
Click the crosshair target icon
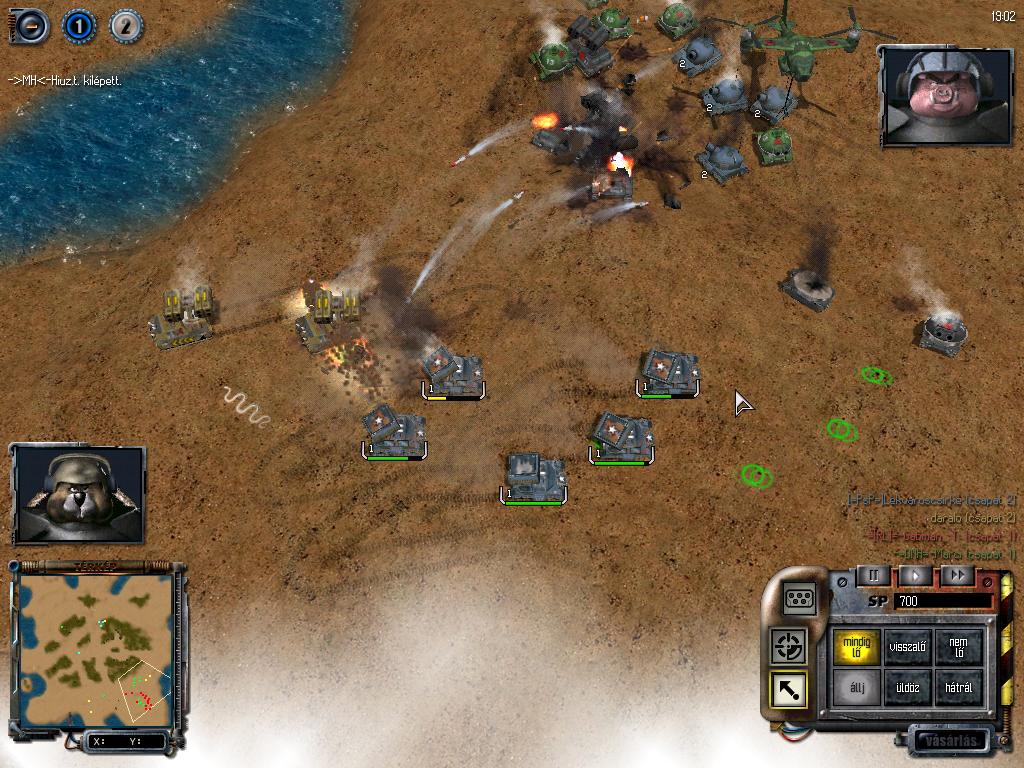point(788,646)
